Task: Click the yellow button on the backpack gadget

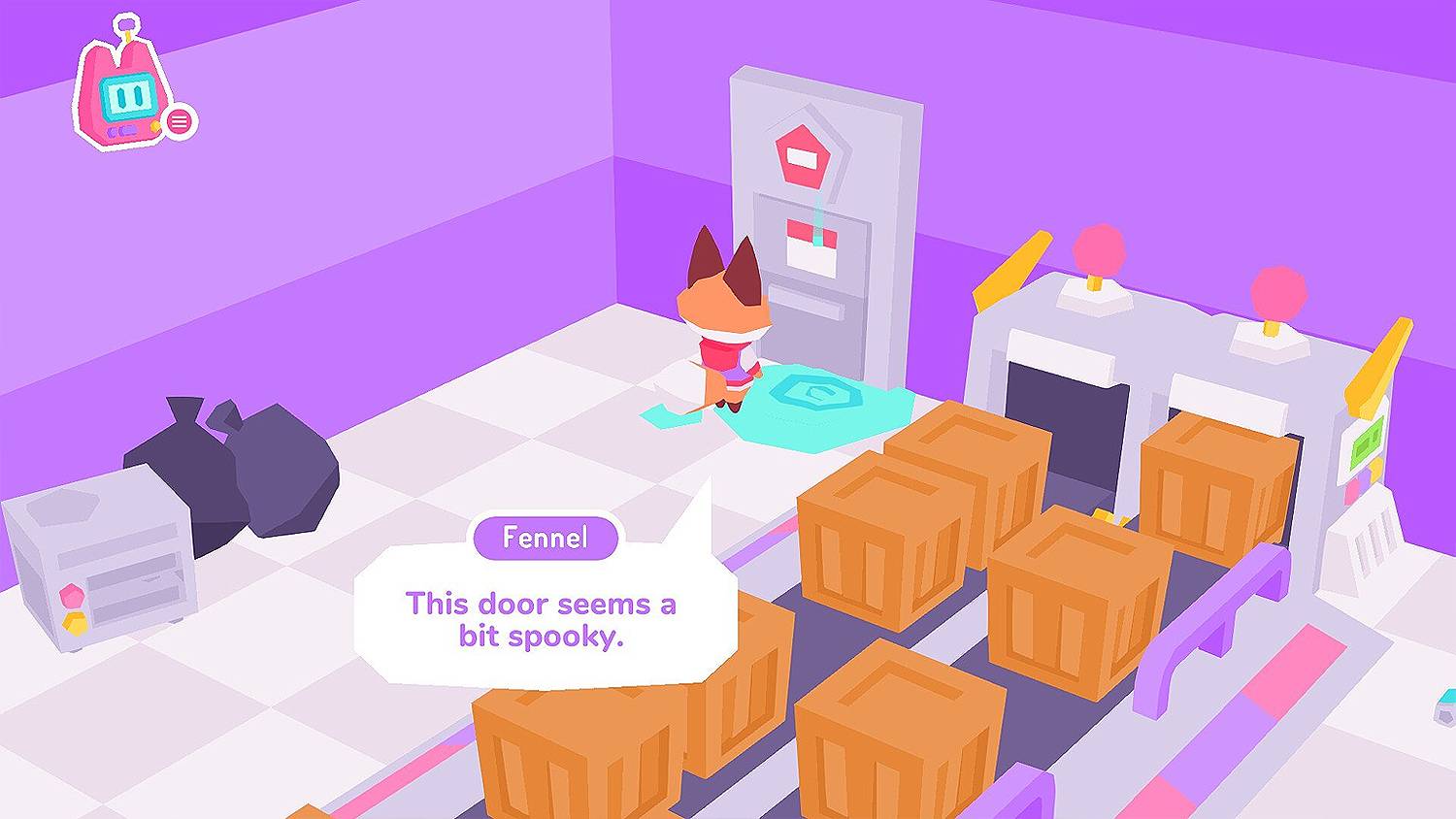Action: pyautogui.click(x=155, y=127)
